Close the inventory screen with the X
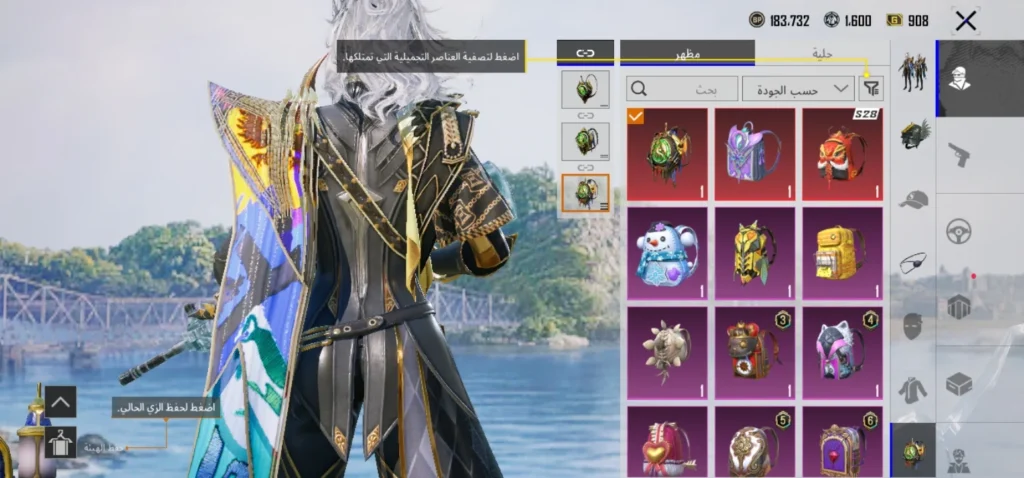Image resolution: width=1024 pixels, height=478 pixels. click(x=965, y=21)
